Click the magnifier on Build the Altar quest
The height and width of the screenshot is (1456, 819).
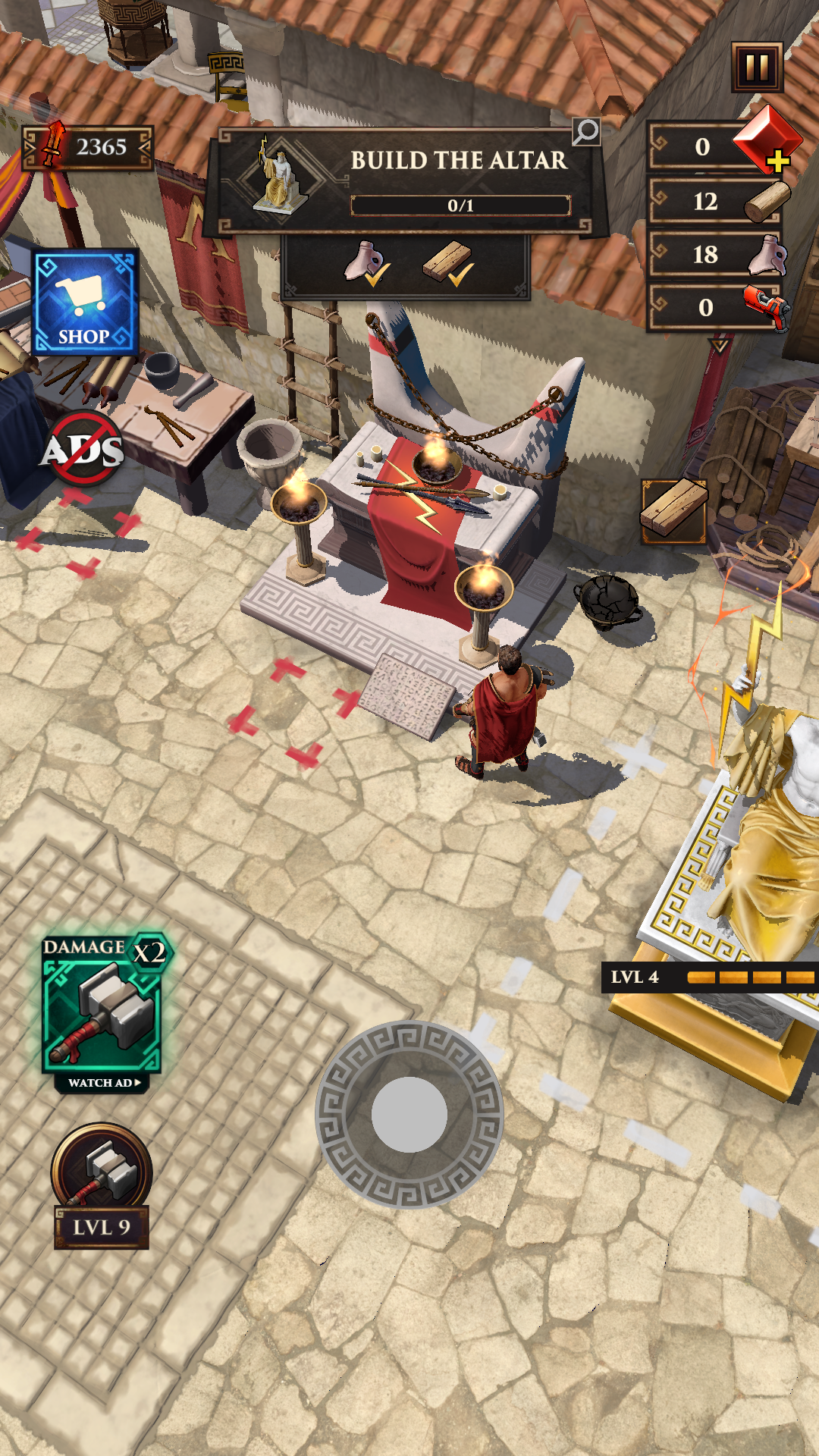coord(586,132)
